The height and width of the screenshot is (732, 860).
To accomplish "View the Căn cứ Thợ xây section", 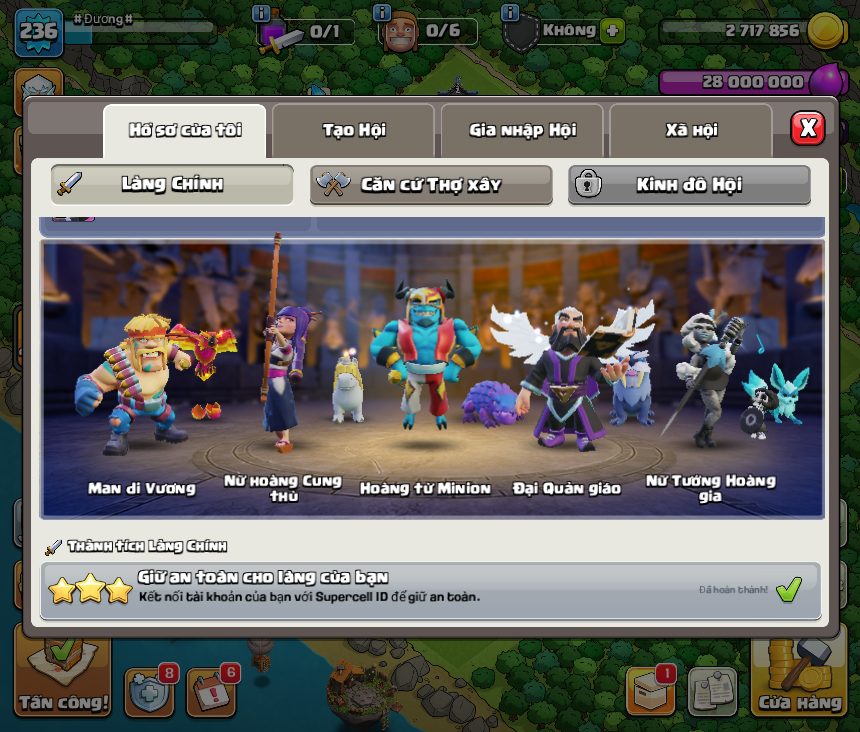I will 430,184.
